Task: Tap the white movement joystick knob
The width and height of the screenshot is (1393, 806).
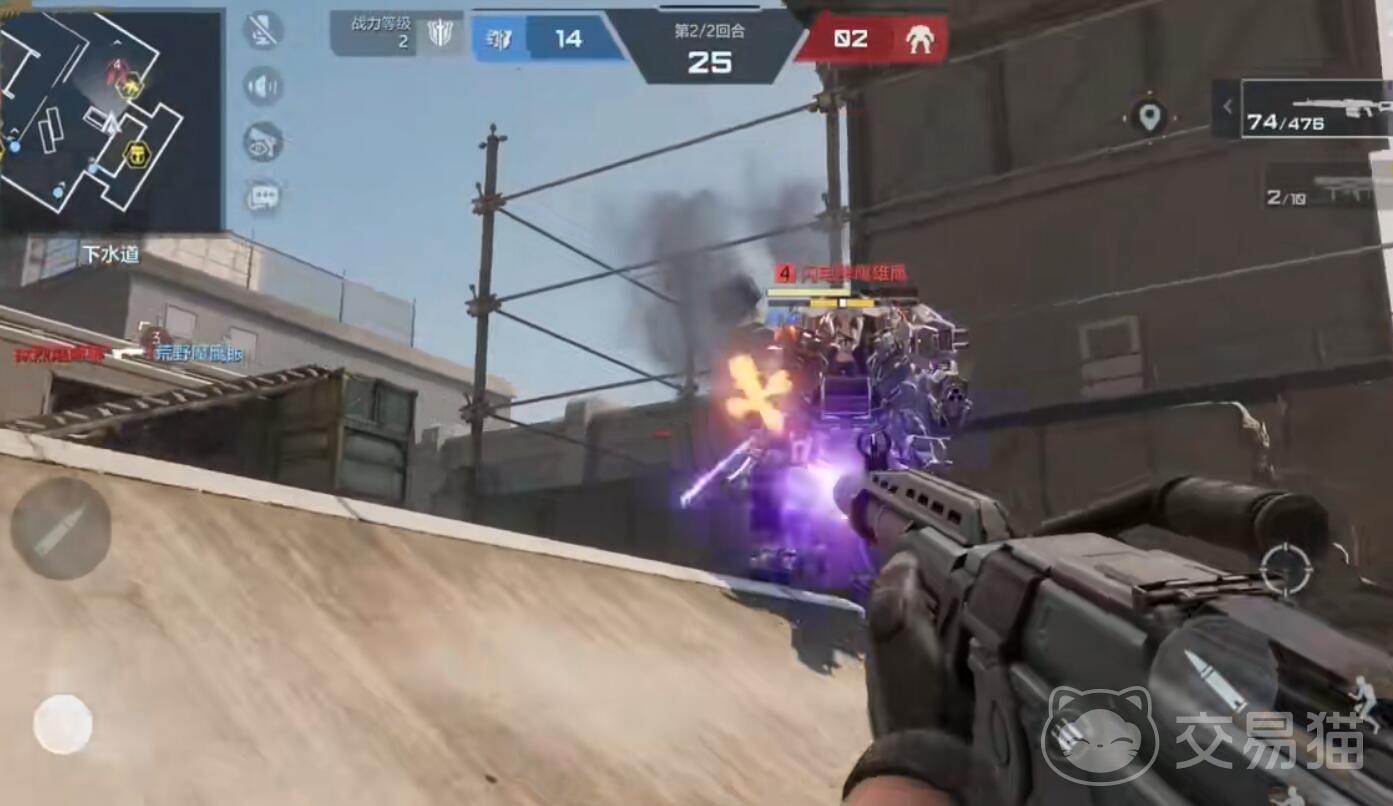Action: [x=63, y=724]
